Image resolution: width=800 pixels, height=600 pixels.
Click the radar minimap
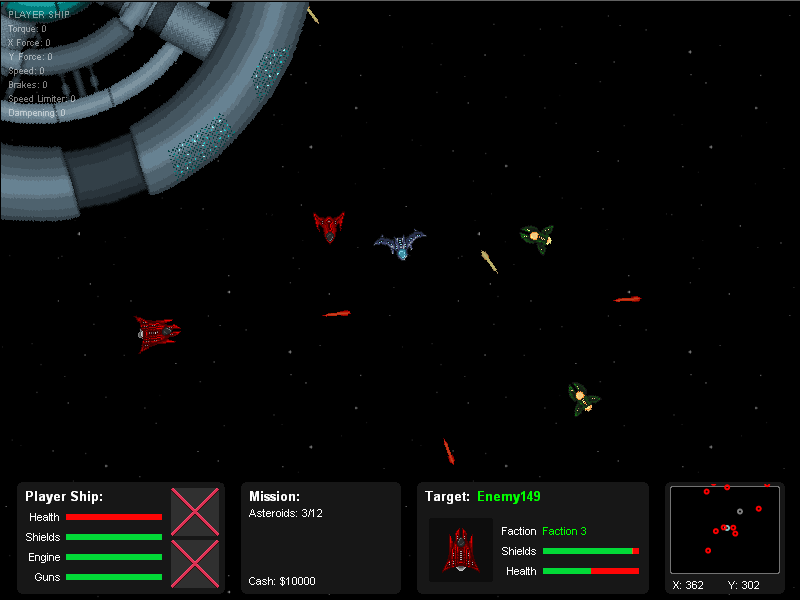click(724, 529)
